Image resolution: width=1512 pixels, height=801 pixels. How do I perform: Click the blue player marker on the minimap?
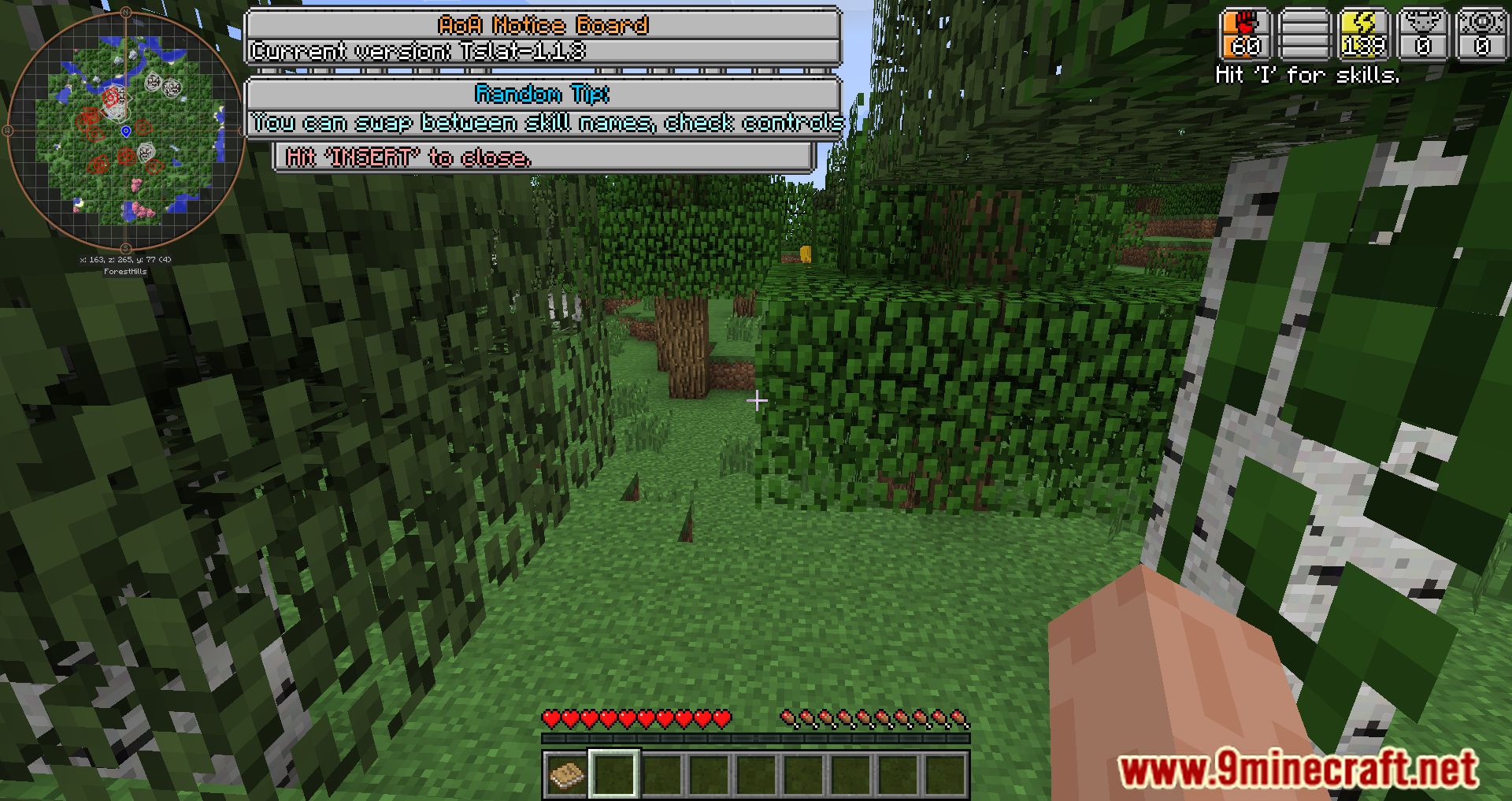pos(126,132)
